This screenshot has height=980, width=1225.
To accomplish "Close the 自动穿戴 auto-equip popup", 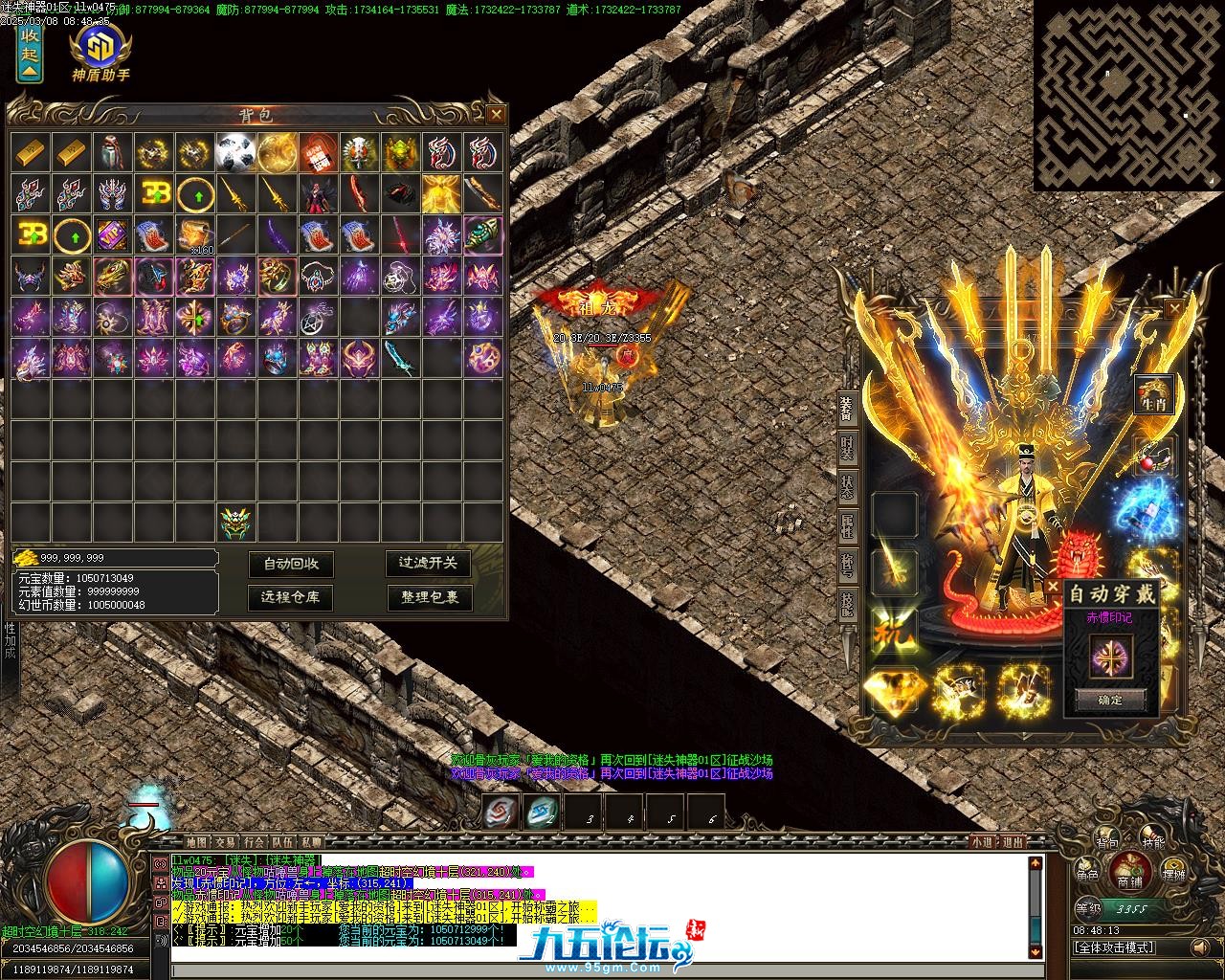I will 1053,587.
